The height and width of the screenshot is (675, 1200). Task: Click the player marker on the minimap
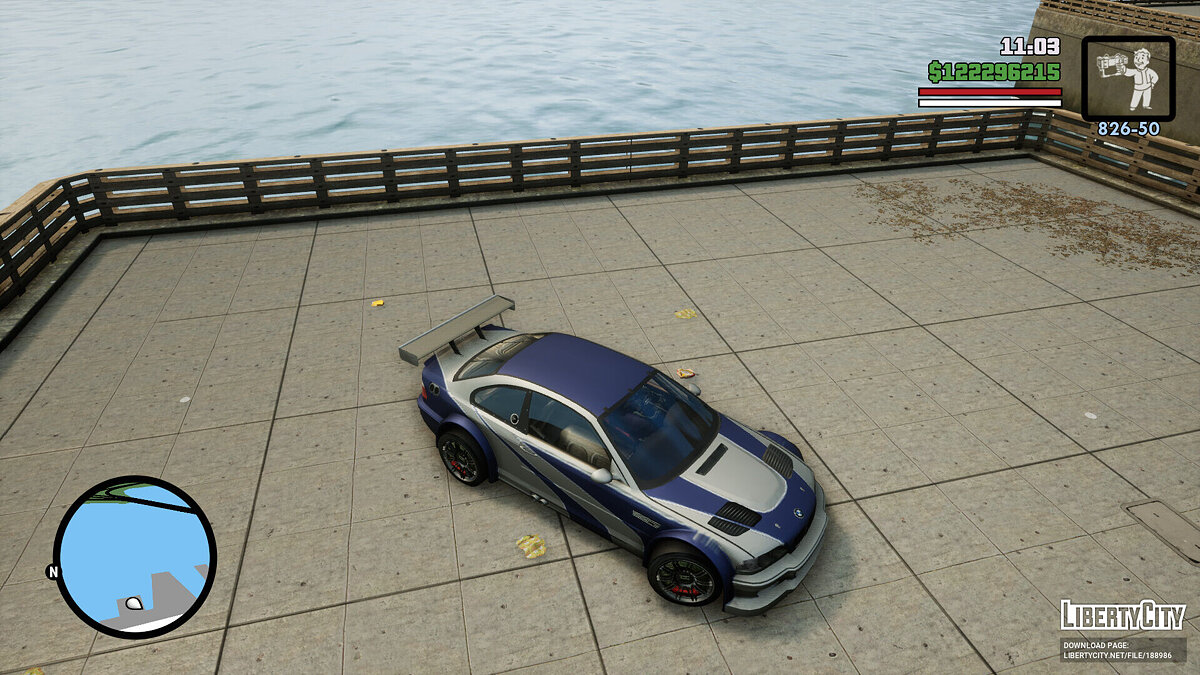point(132,604)
